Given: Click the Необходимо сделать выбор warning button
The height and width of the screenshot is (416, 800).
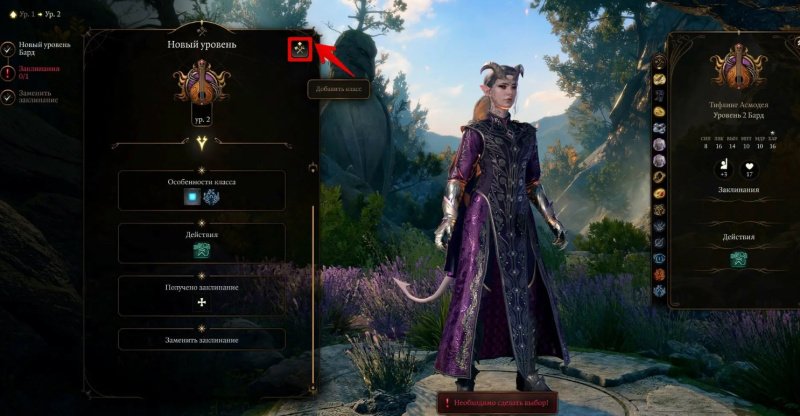Looking at the screenshot, I should (x=492, y=403).
